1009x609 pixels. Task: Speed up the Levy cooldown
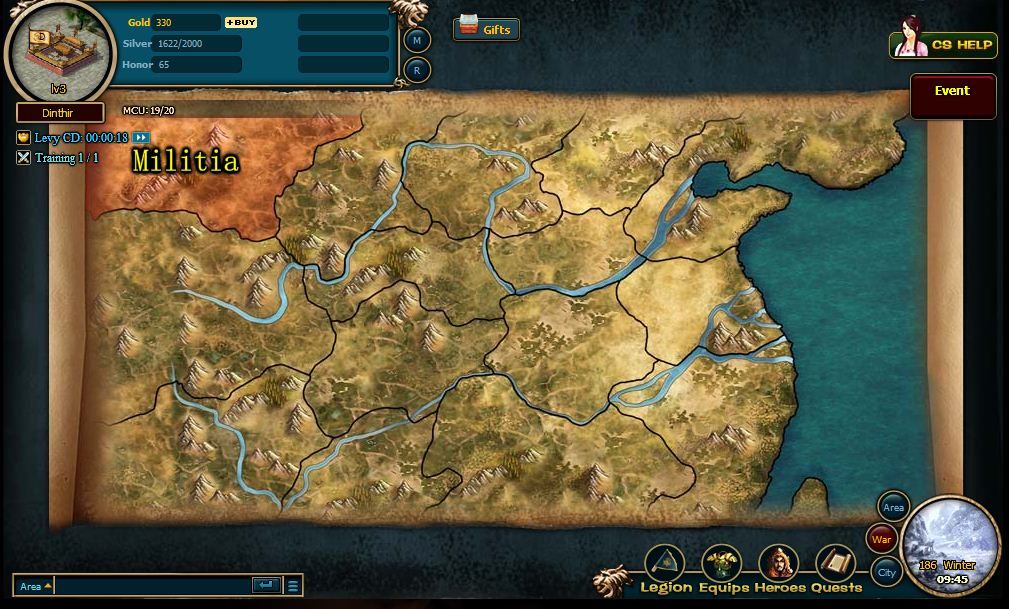click(x=141, y=138)
